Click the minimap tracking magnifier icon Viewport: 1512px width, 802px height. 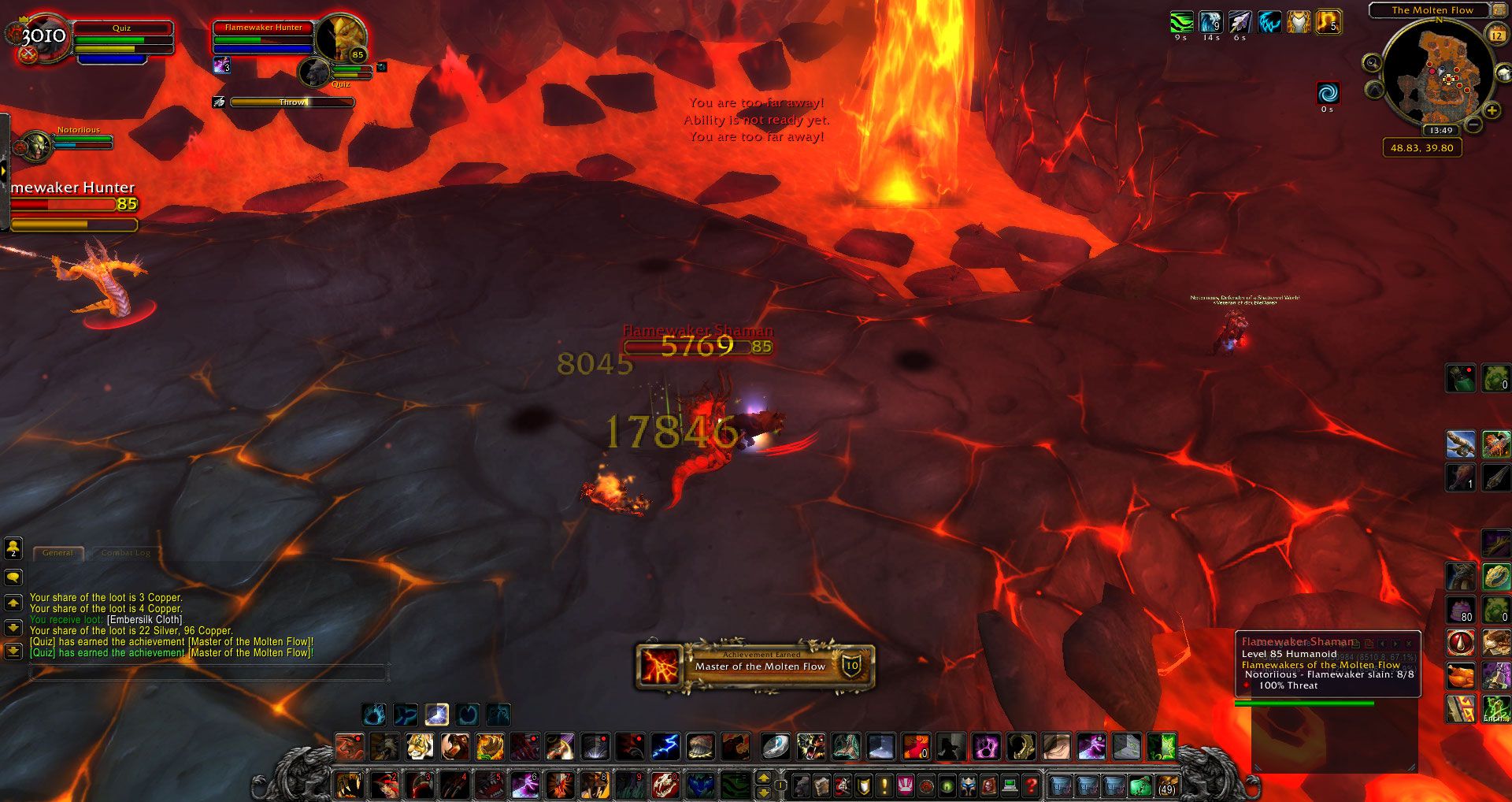tap(1372, 63)
